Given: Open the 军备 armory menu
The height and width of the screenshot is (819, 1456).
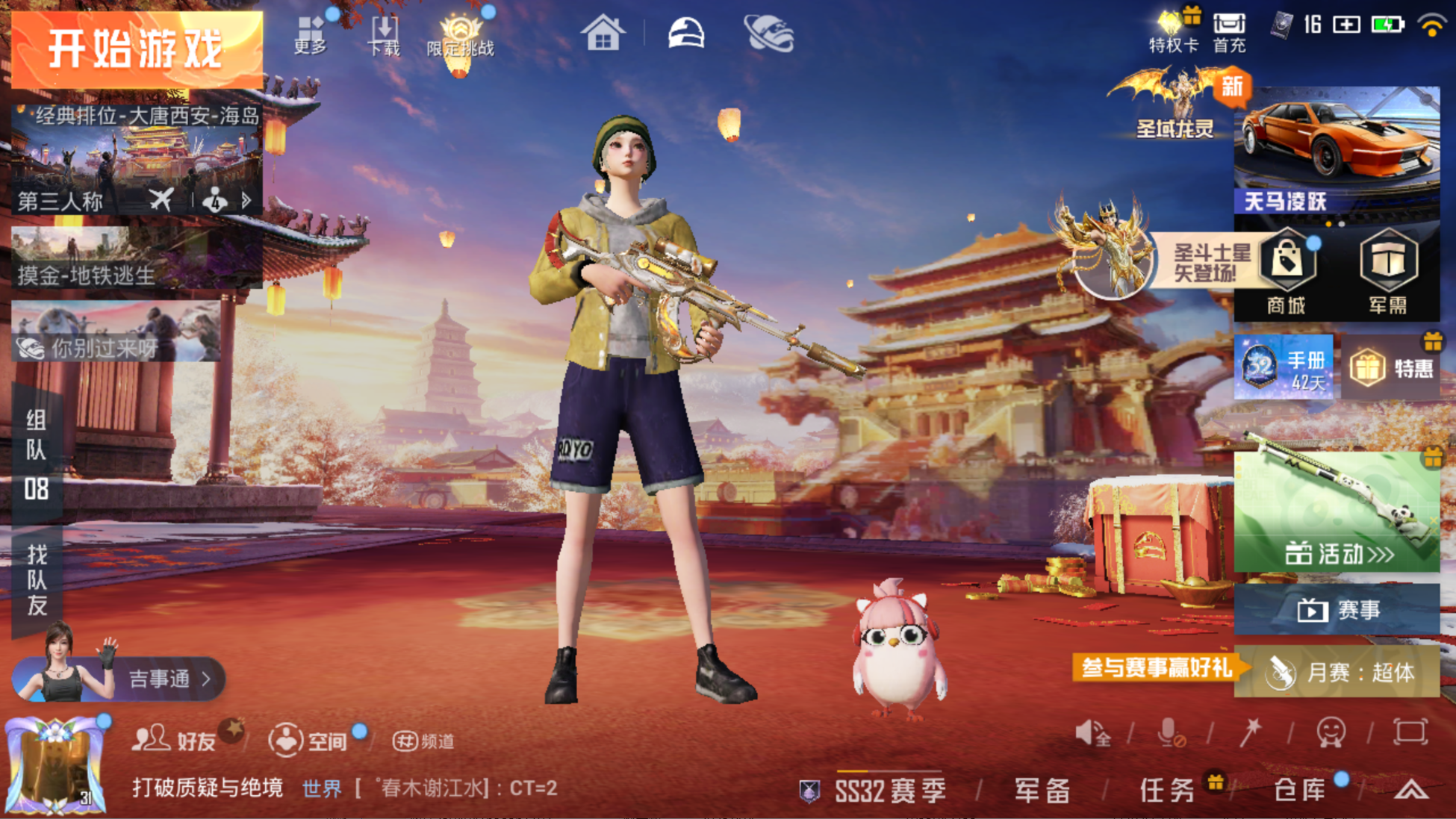Looking at the screenshot, I should (x=1042, y=789).
